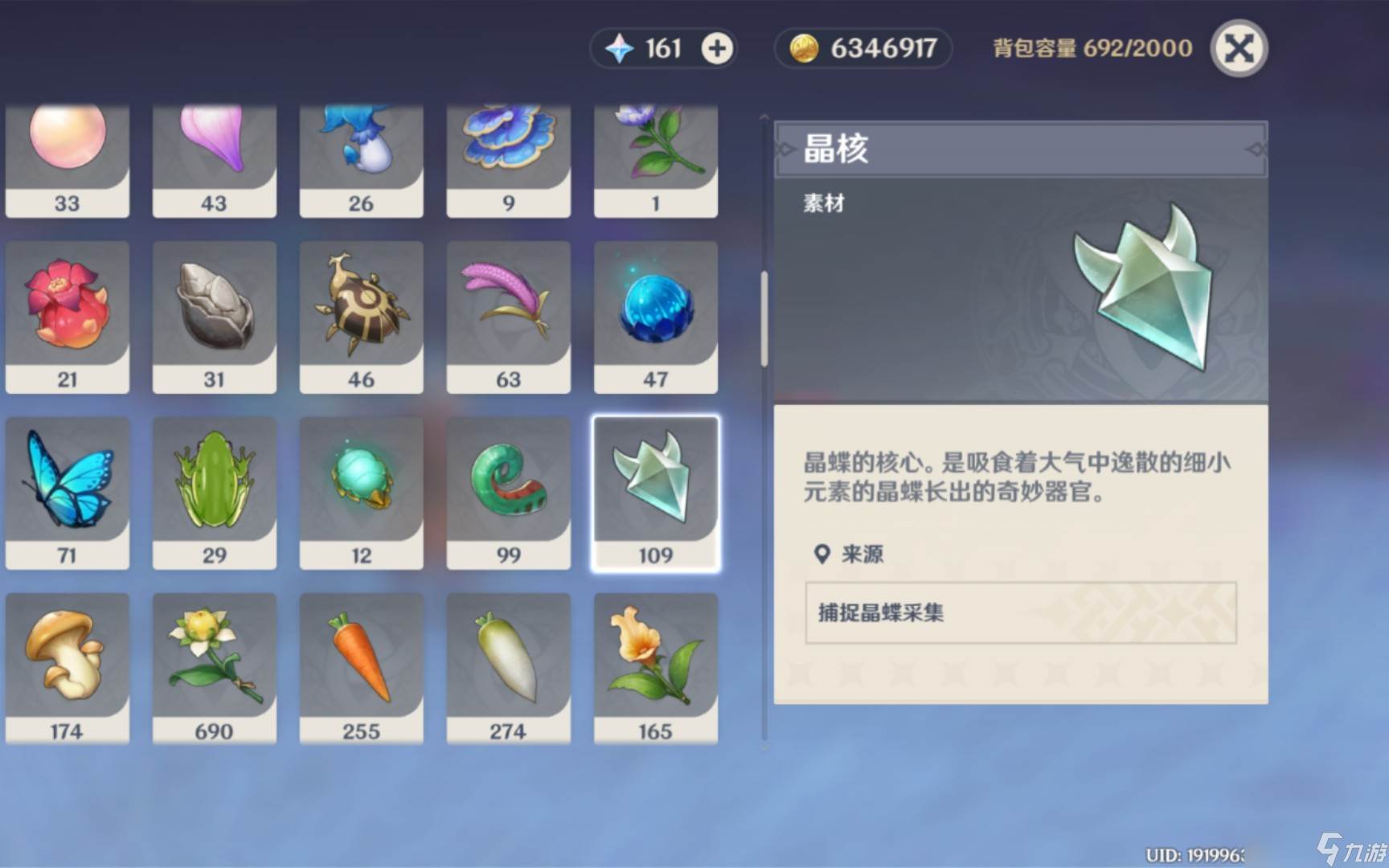Close the inventory with the X button
Viewport: 1389px width, 868px height.
(1238, 49)
